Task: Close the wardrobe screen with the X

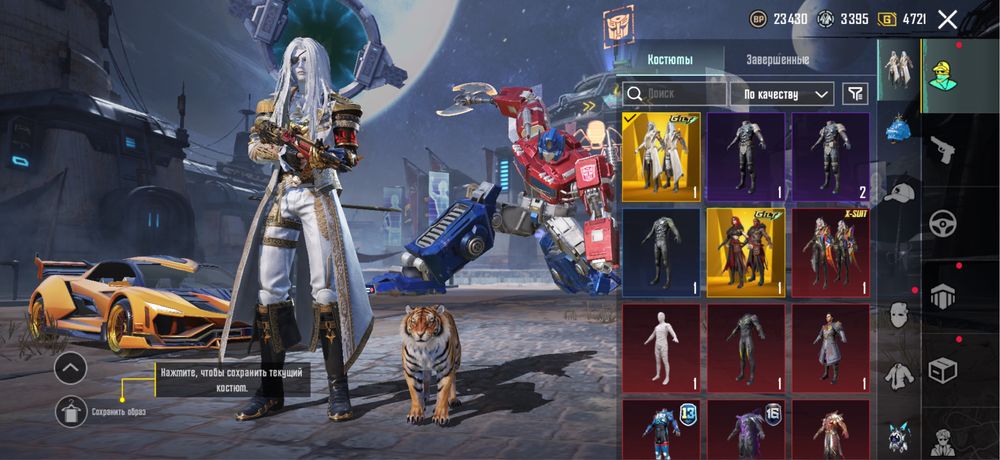Action: [x=947, y=19]
